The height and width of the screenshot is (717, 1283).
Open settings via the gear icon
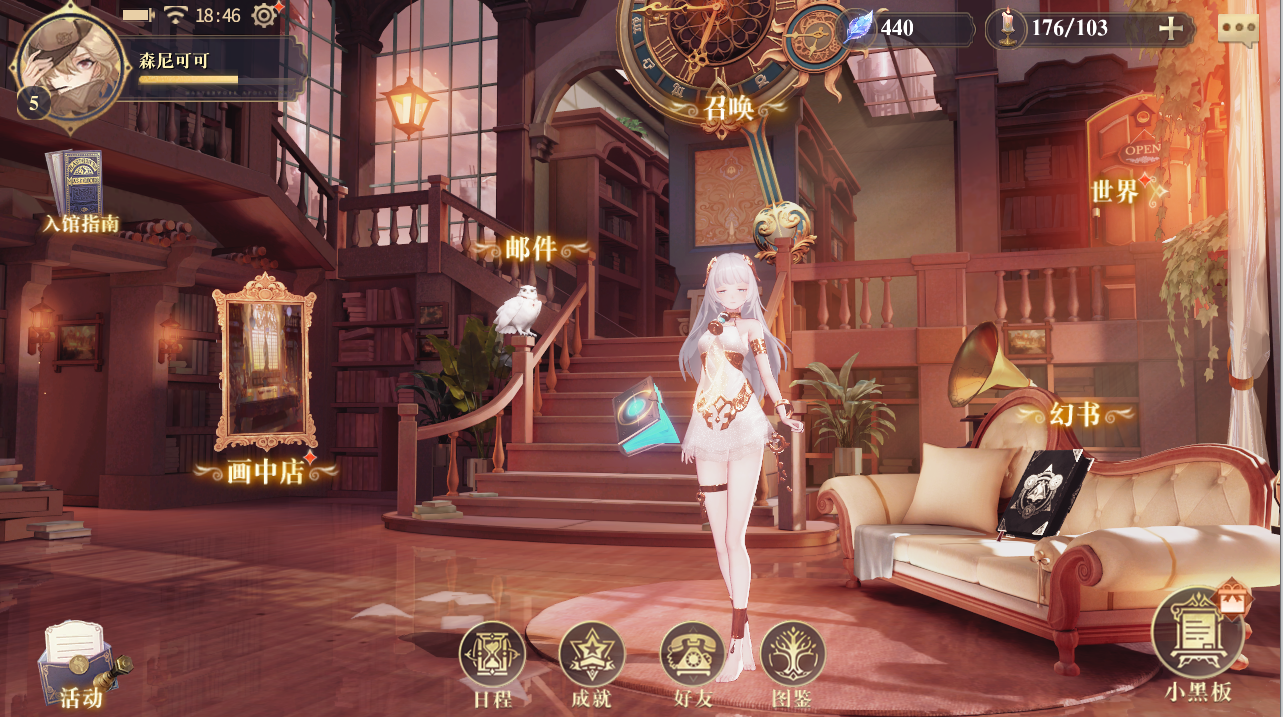coord(265,15)
